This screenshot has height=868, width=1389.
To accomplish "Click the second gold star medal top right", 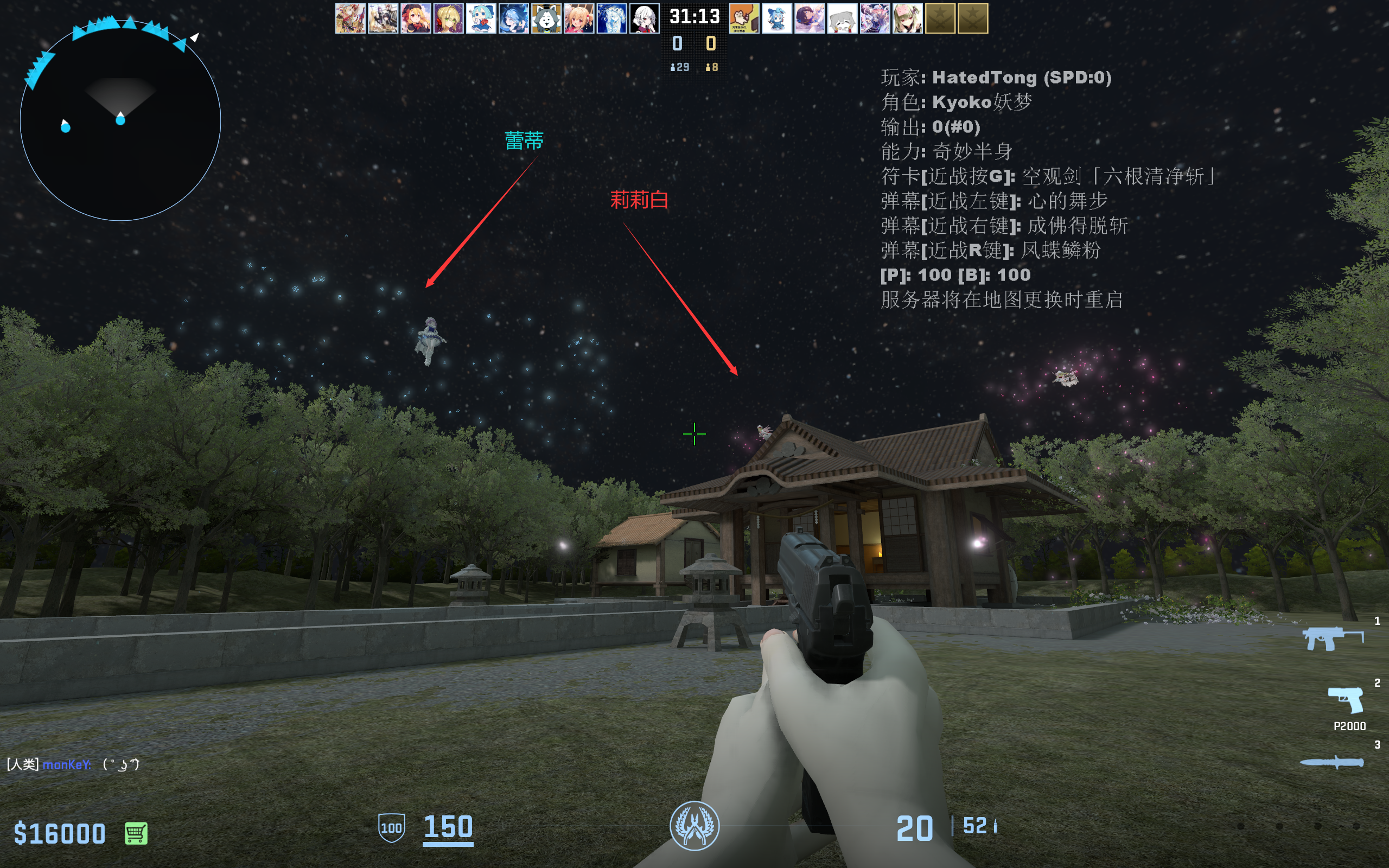I will (x=974, y=19).
